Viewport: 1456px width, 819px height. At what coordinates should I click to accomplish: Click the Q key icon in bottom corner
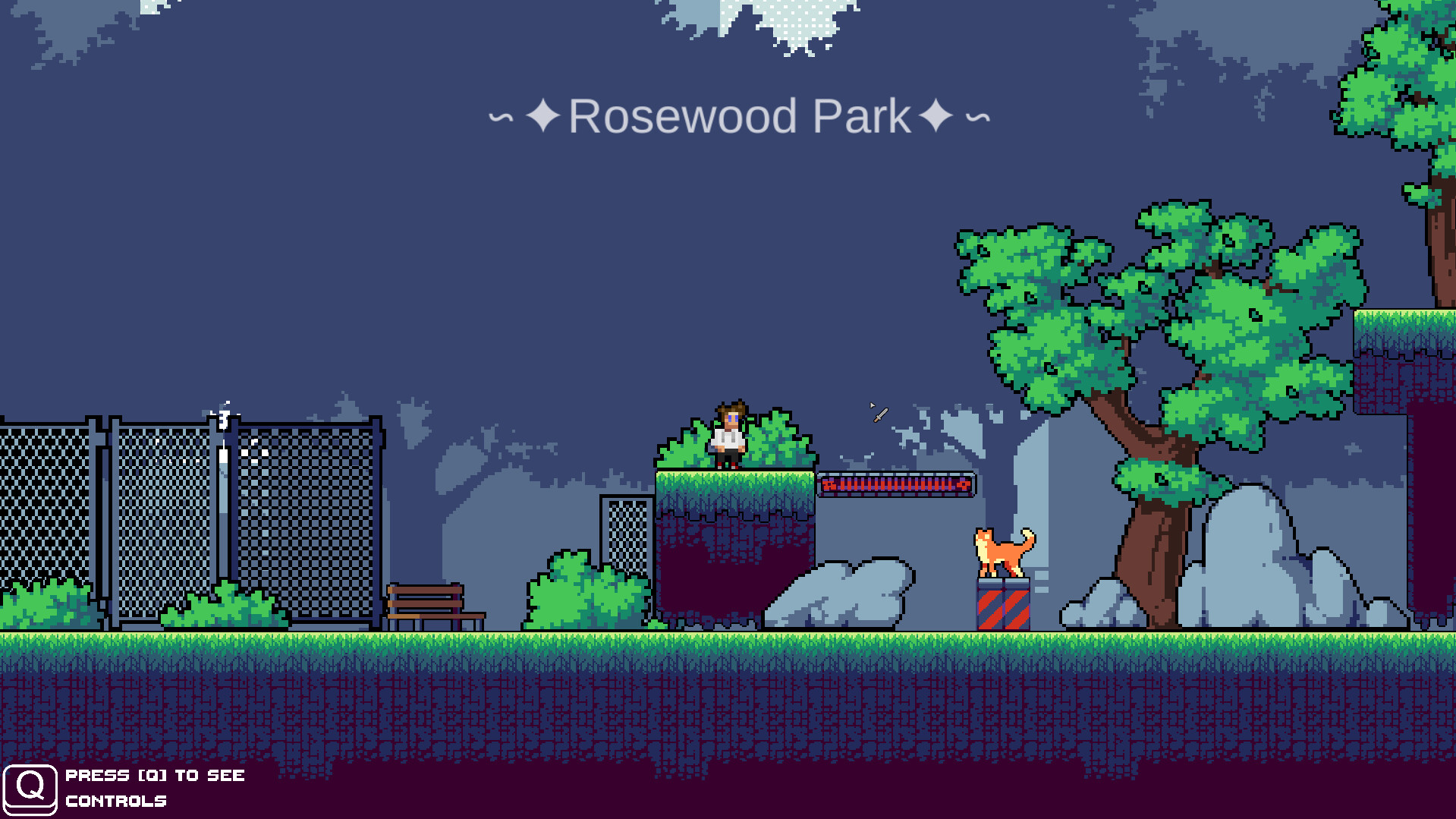tap(32, 788)
